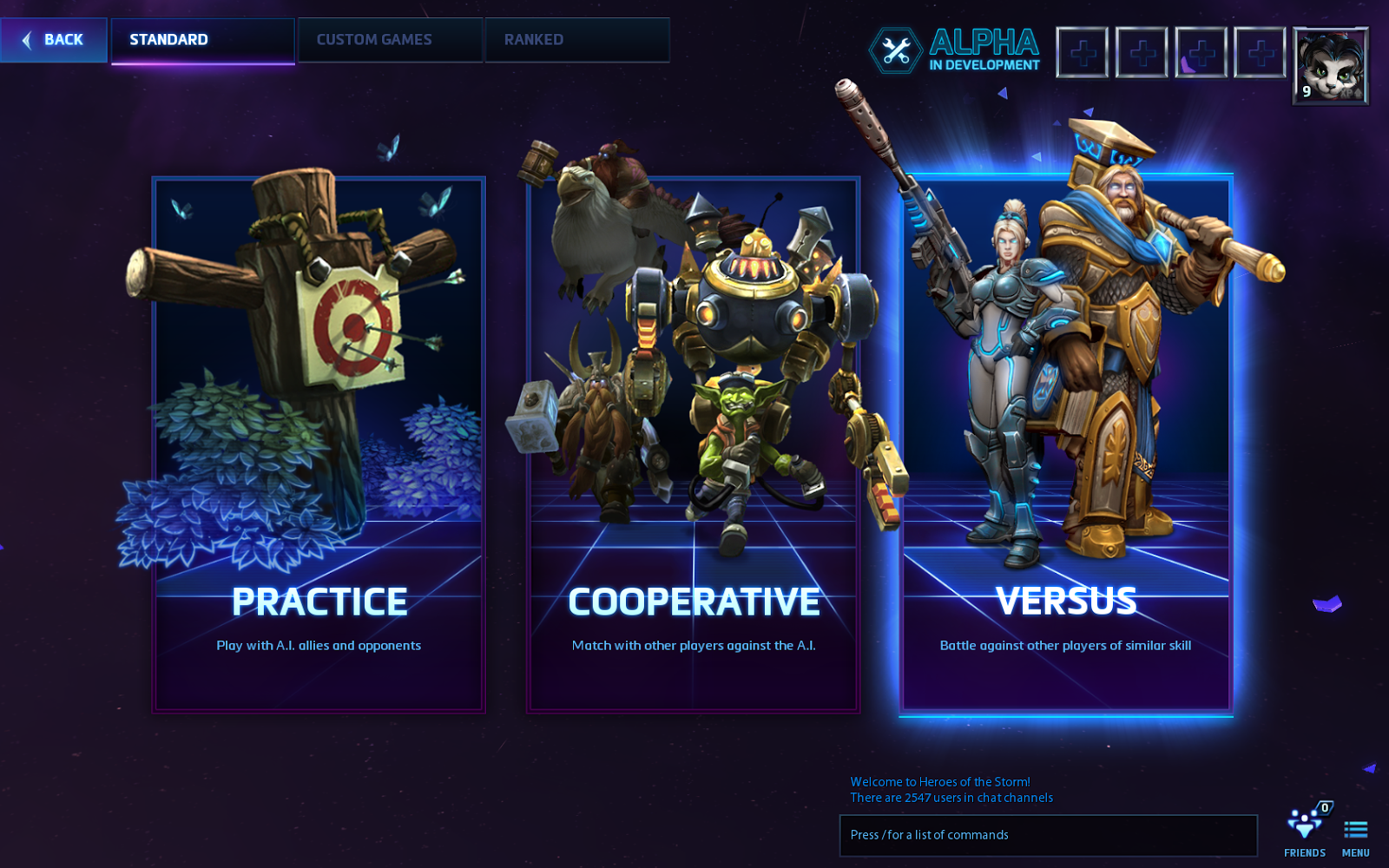Screen dimensions: 1389x868
Task: Select the Versus game mode card
Action: (1066, 444)
